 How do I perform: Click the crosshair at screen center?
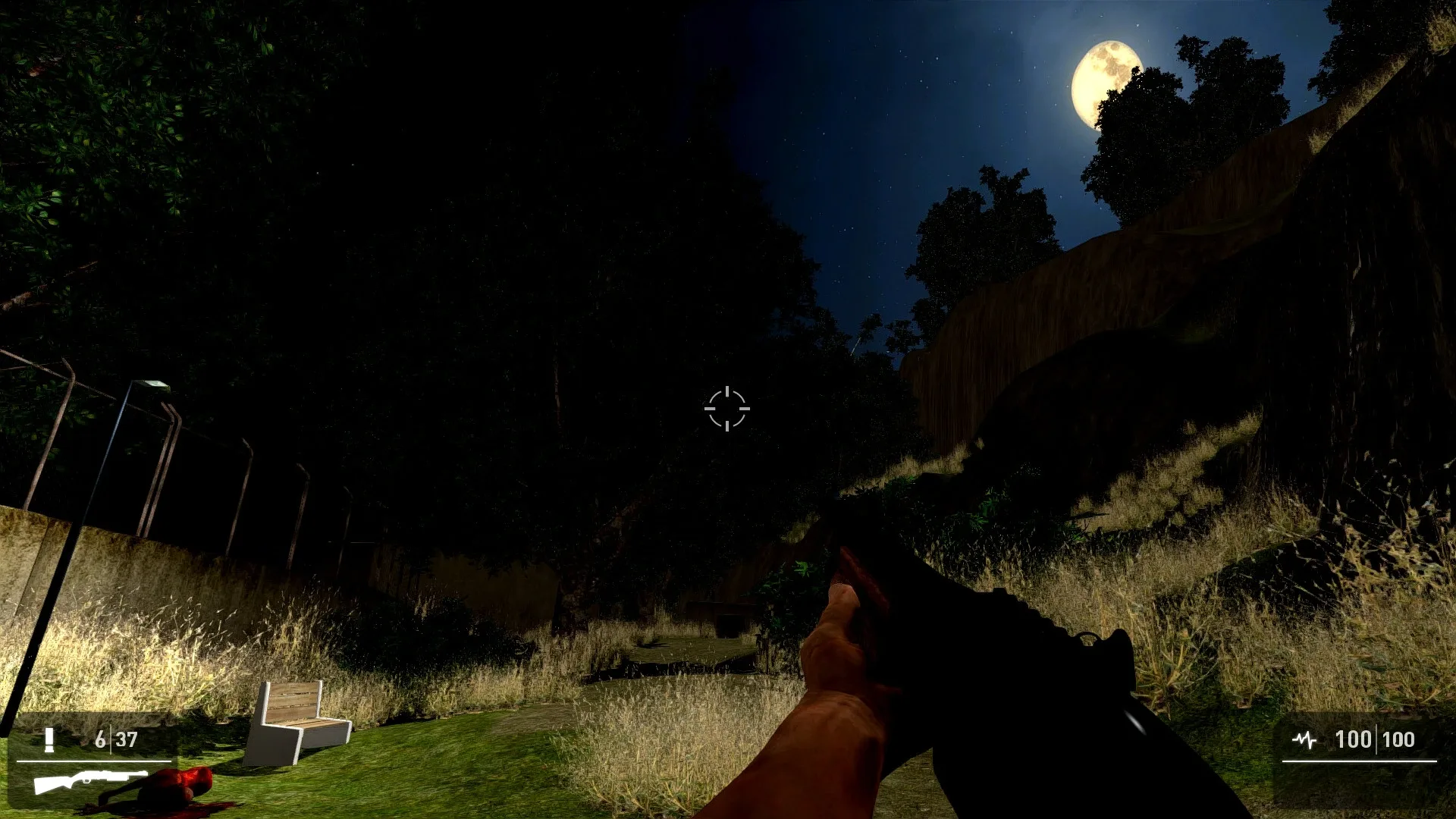(x=728, y=409)
